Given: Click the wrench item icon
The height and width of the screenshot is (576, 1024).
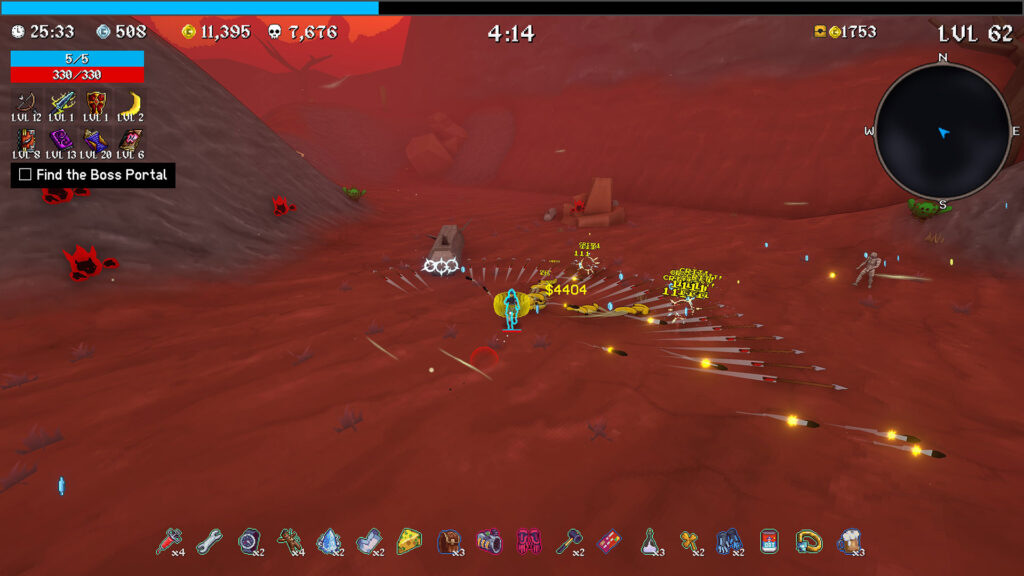Looking at the screenshot, I should pos(208,541).
